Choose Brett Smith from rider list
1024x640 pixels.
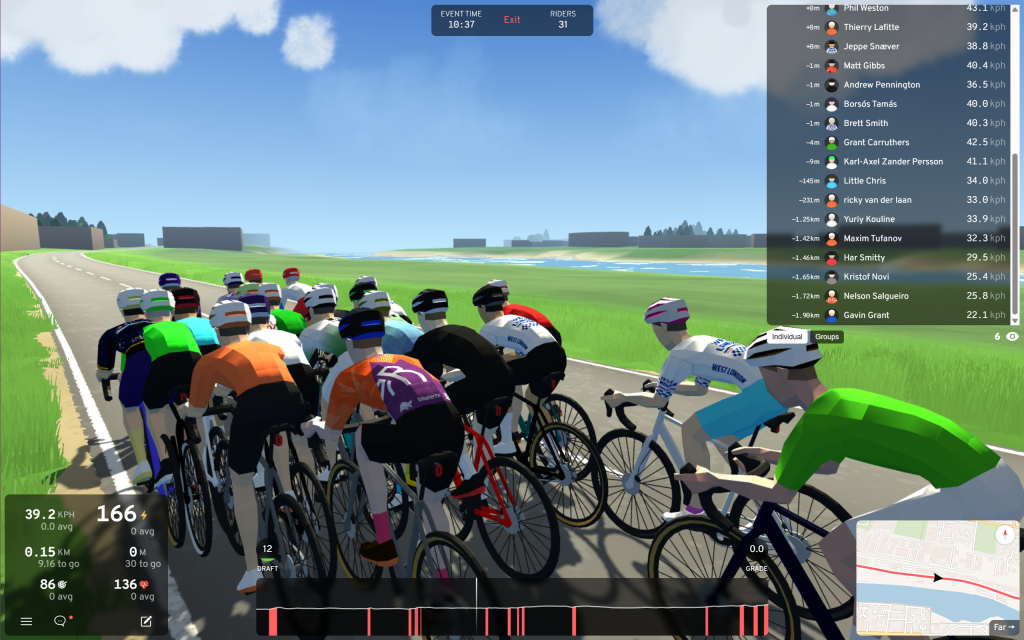click(865, 124)
